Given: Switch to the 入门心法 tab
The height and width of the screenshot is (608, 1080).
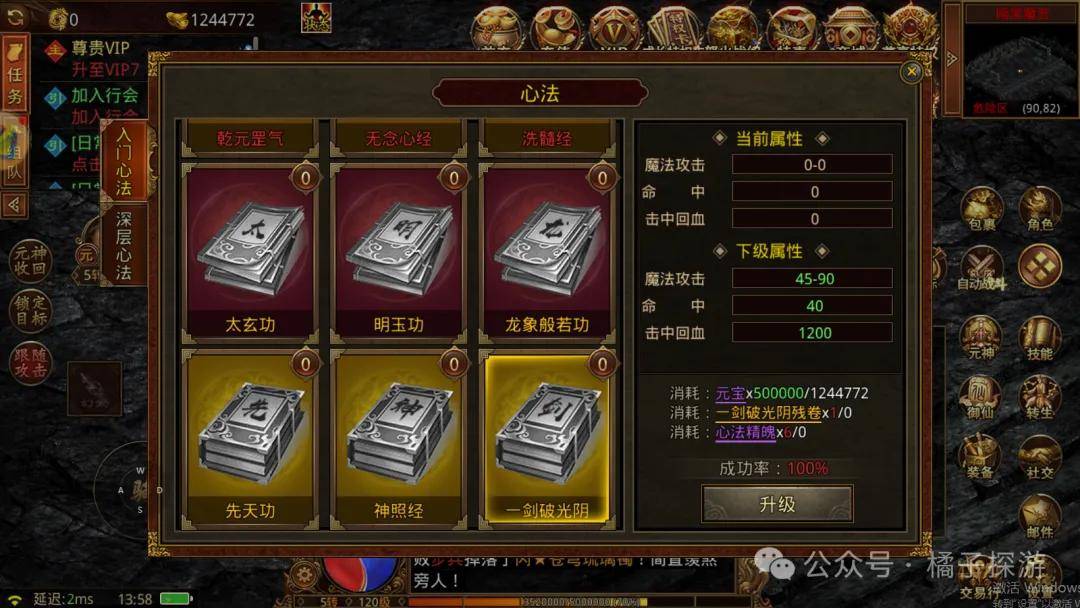Looking at the screenshot, I should [x=124, y=160].
